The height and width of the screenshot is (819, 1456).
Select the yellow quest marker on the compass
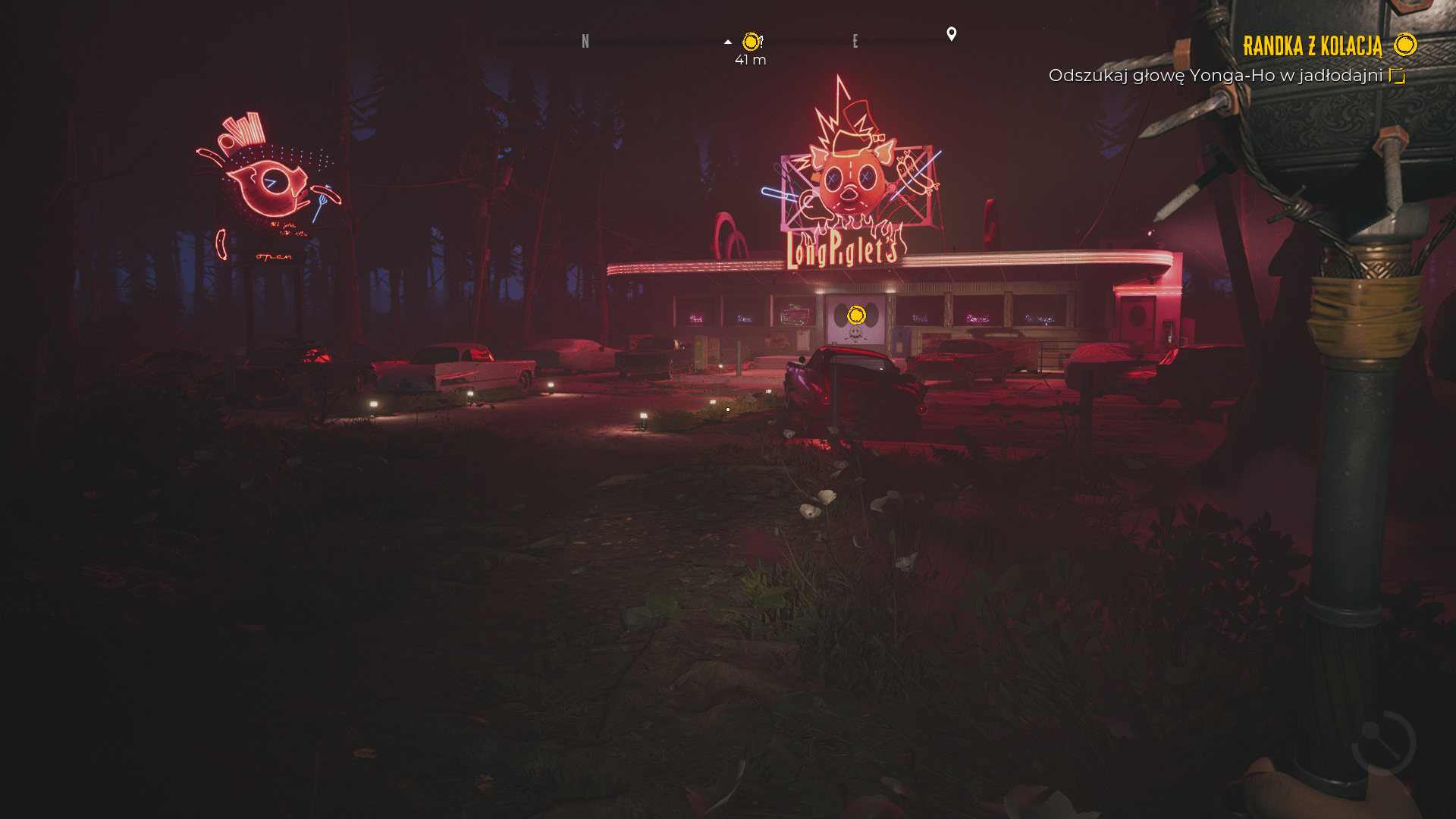pyautogui.click(x=752, y=42)
